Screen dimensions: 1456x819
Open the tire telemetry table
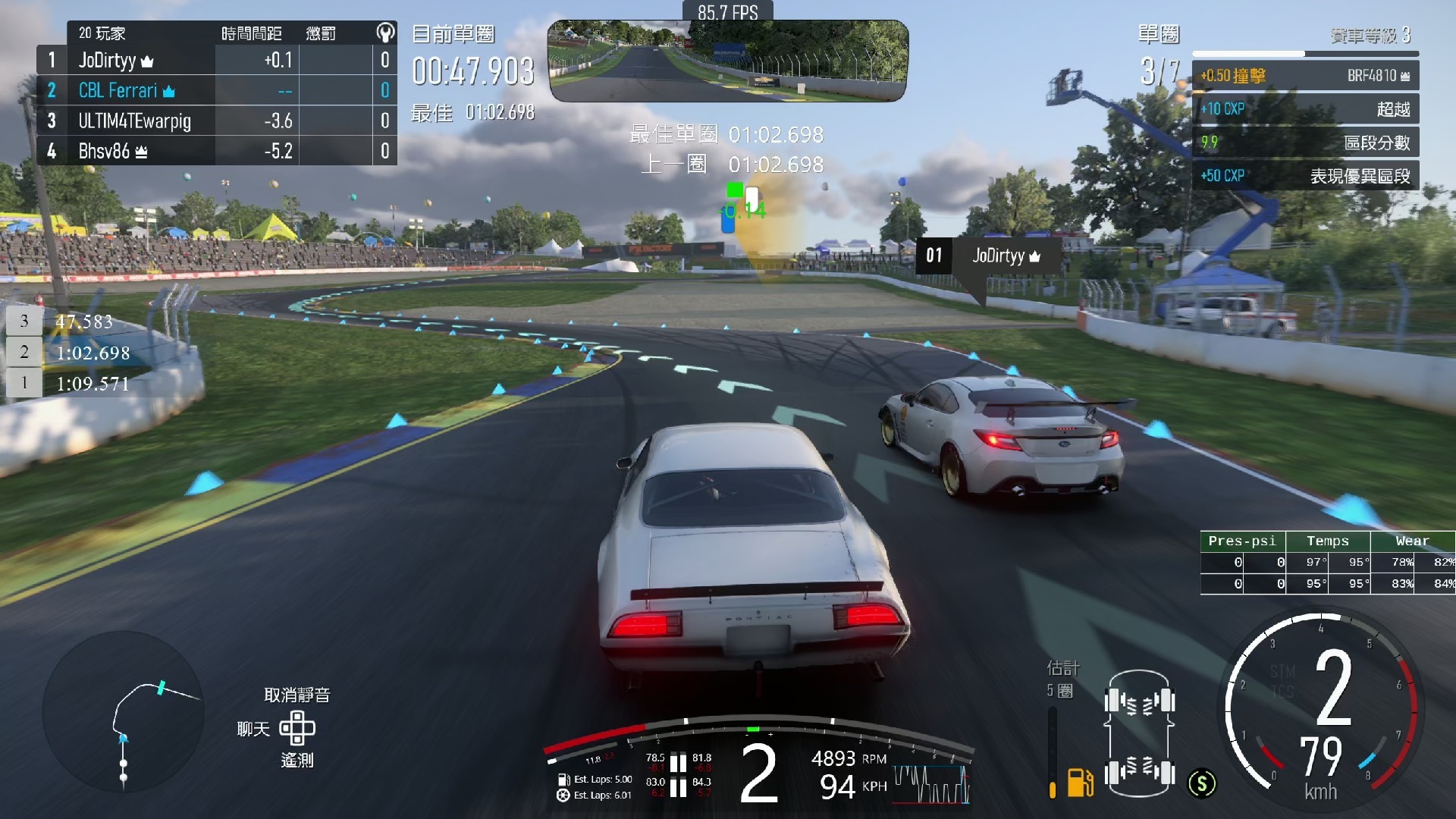[1327, 563]
